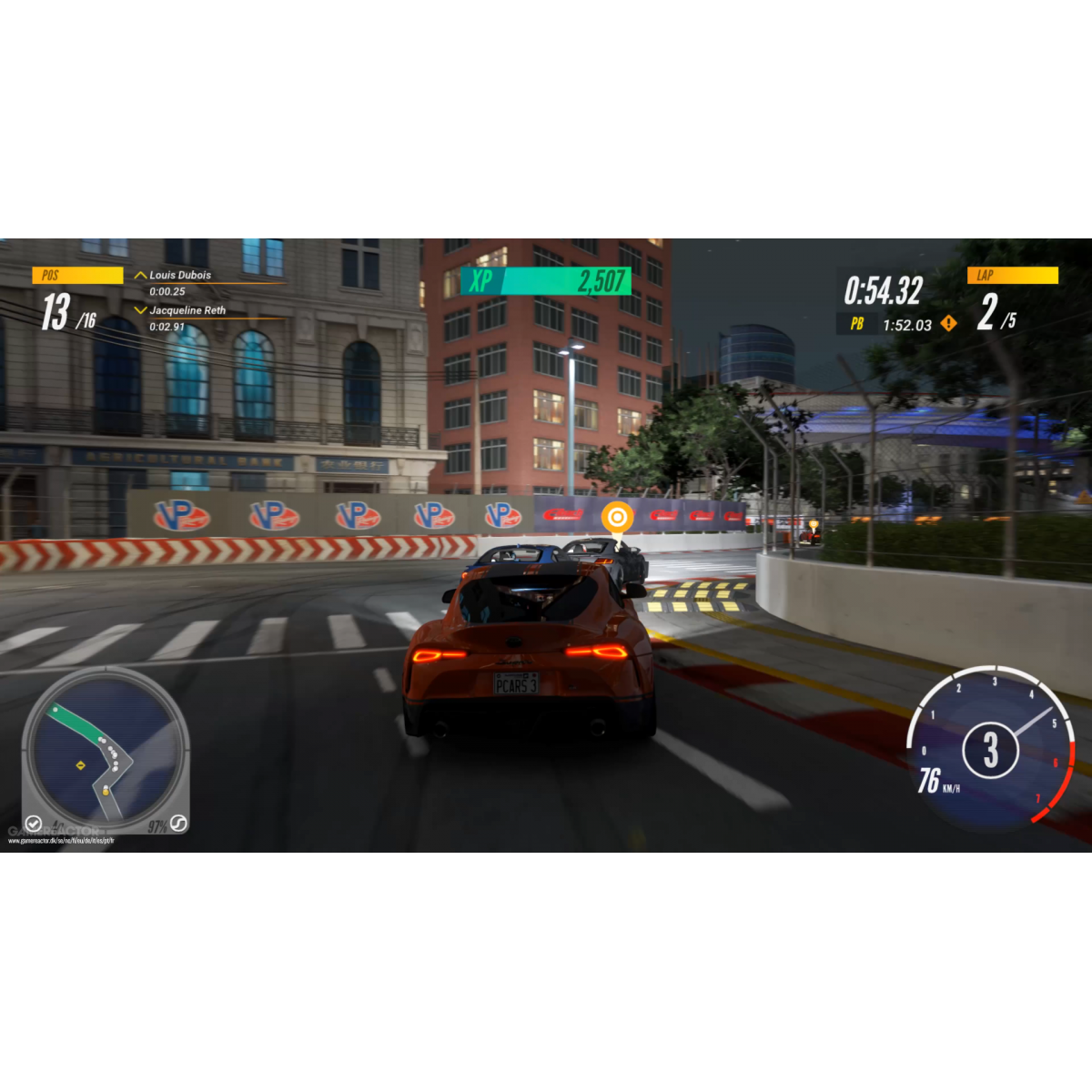The width and height of the screenshot is (1092, 1092).
Task: Click the orange warning diamond beside PB time
Action: [949, 324]
